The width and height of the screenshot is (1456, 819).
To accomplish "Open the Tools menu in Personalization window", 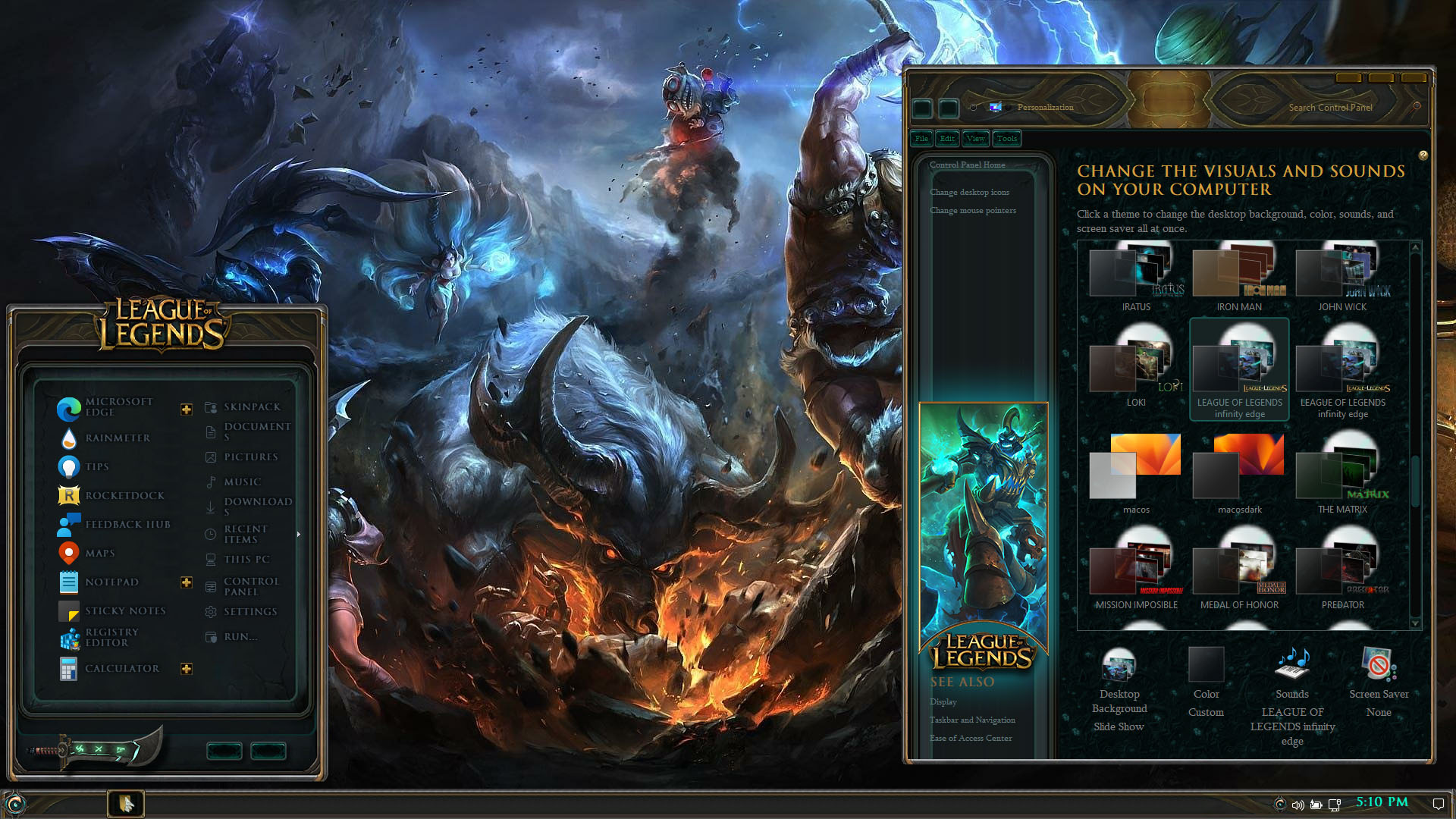I will coord(1007,139).
